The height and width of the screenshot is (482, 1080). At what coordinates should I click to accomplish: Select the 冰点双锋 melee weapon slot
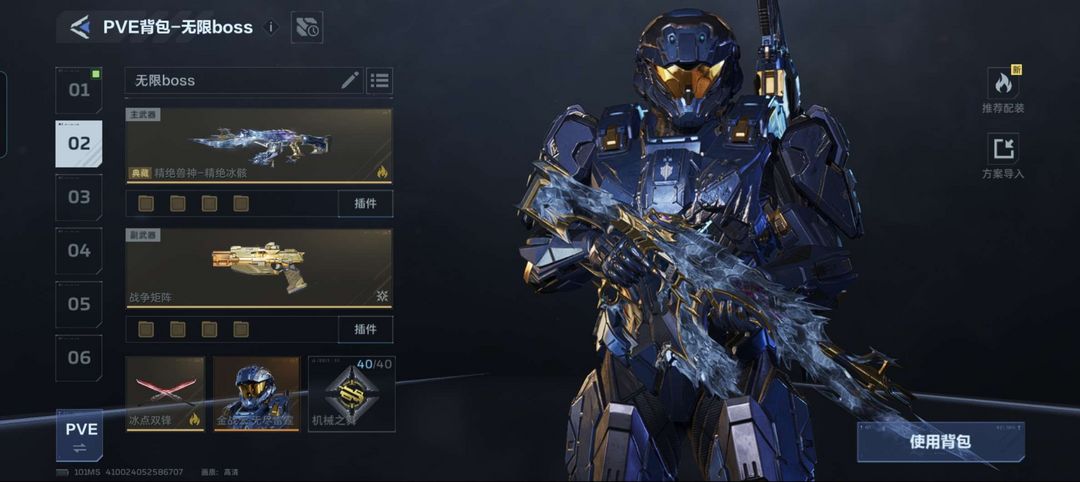tap(165, 394)
